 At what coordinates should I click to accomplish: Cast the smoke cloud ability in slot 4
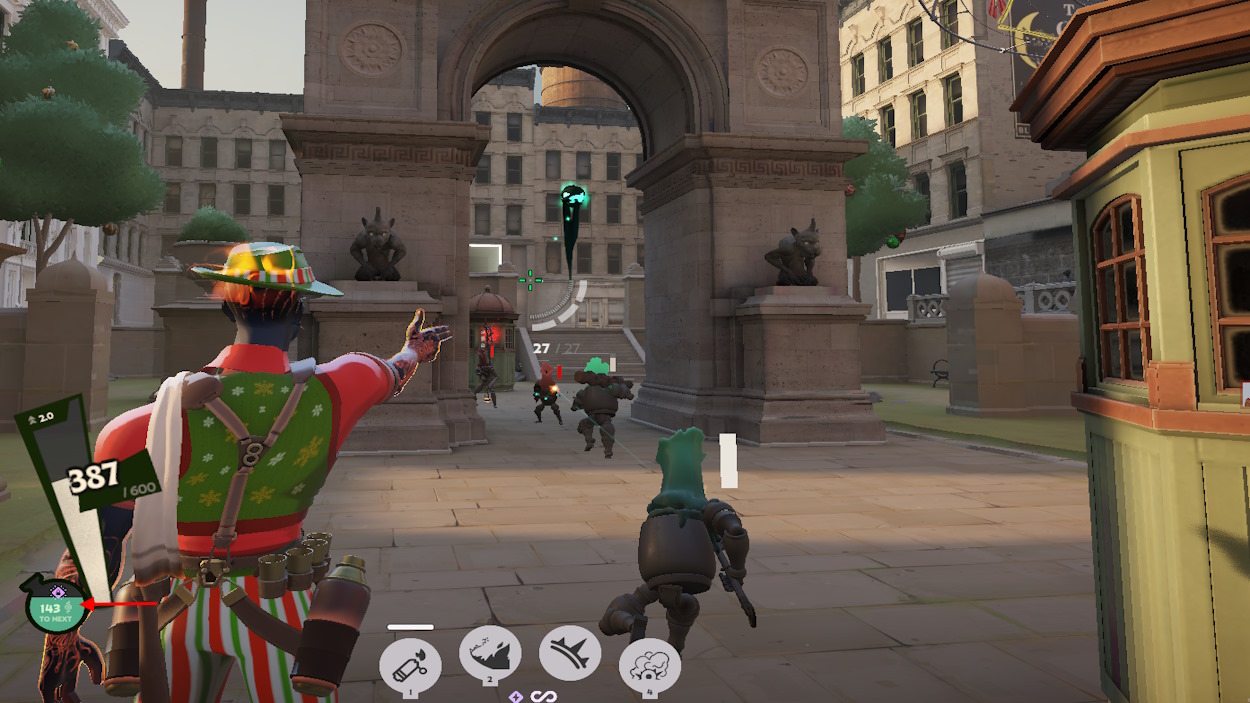(x=650, y=665)
